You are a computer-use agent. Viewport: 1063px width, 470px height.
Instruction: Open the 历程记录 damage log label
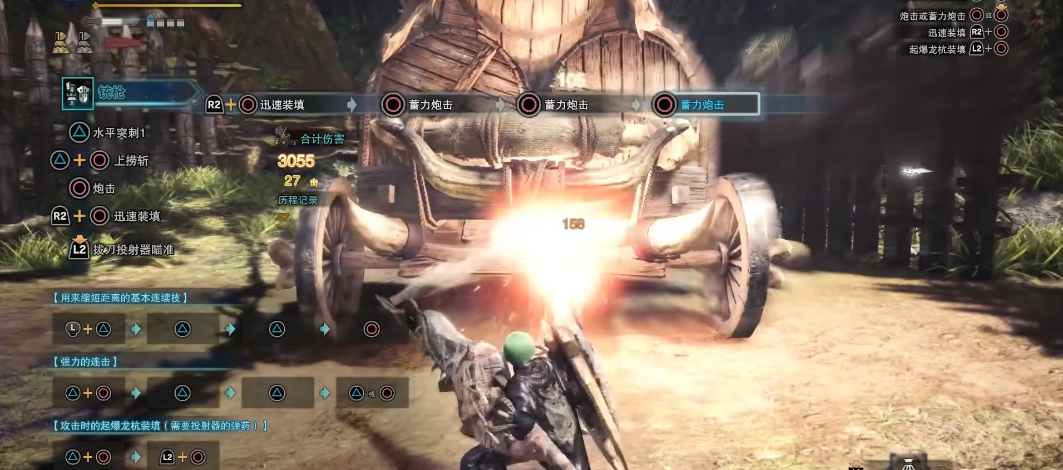(296, 200)
